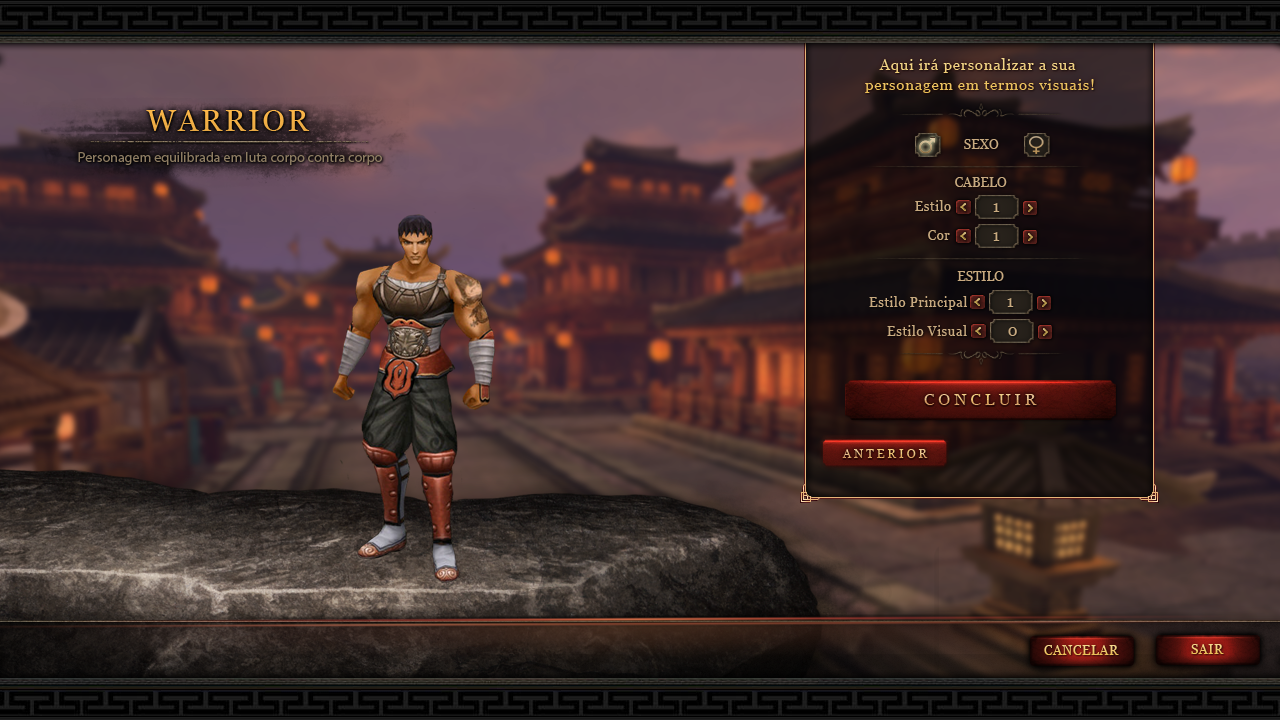Select the female sex icon
Screen dimensions: 1280x720
(x=1037, y=145)
